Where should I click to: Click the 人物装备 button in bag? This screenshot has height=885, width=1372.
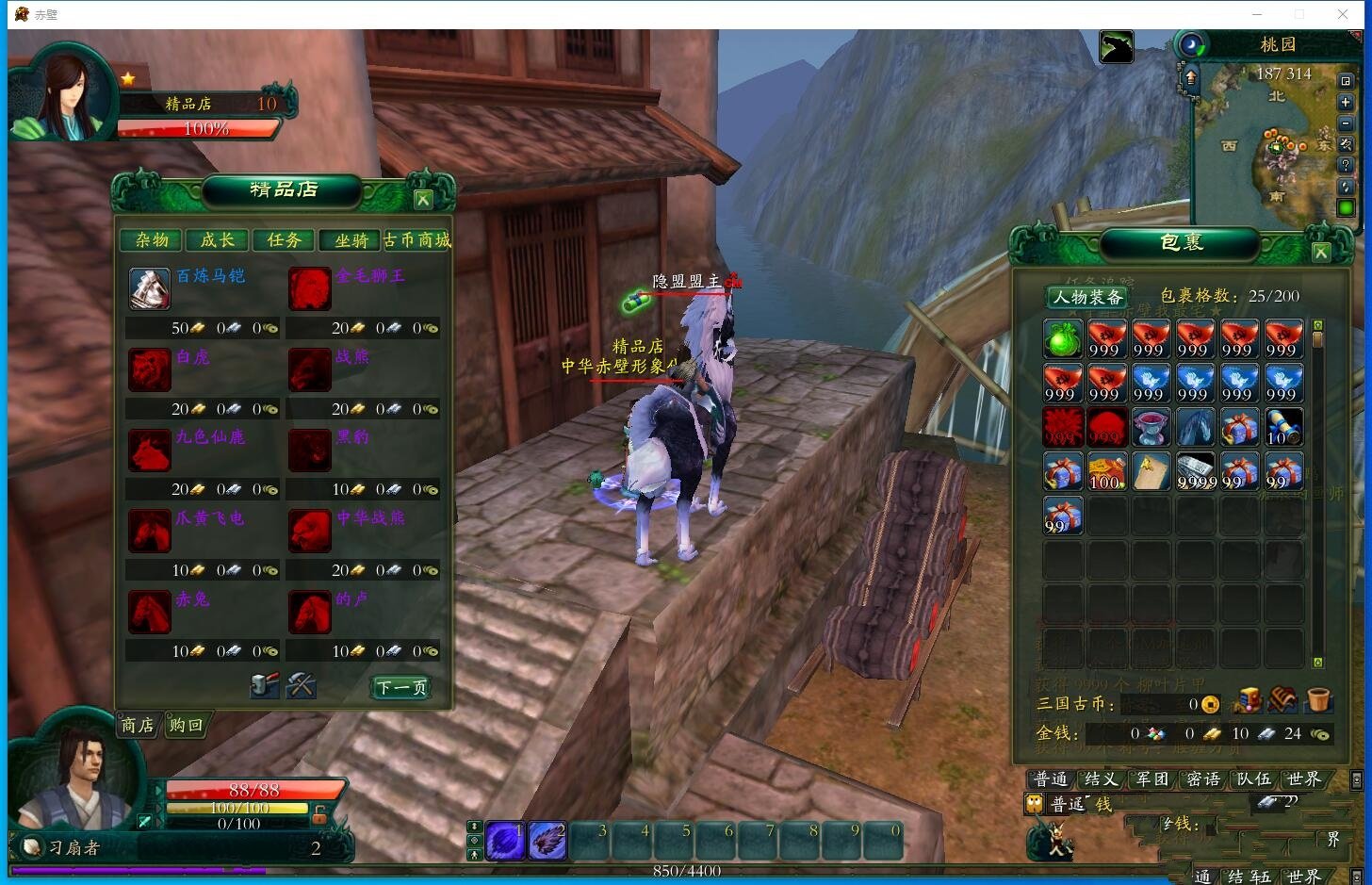coord(1088,297)
